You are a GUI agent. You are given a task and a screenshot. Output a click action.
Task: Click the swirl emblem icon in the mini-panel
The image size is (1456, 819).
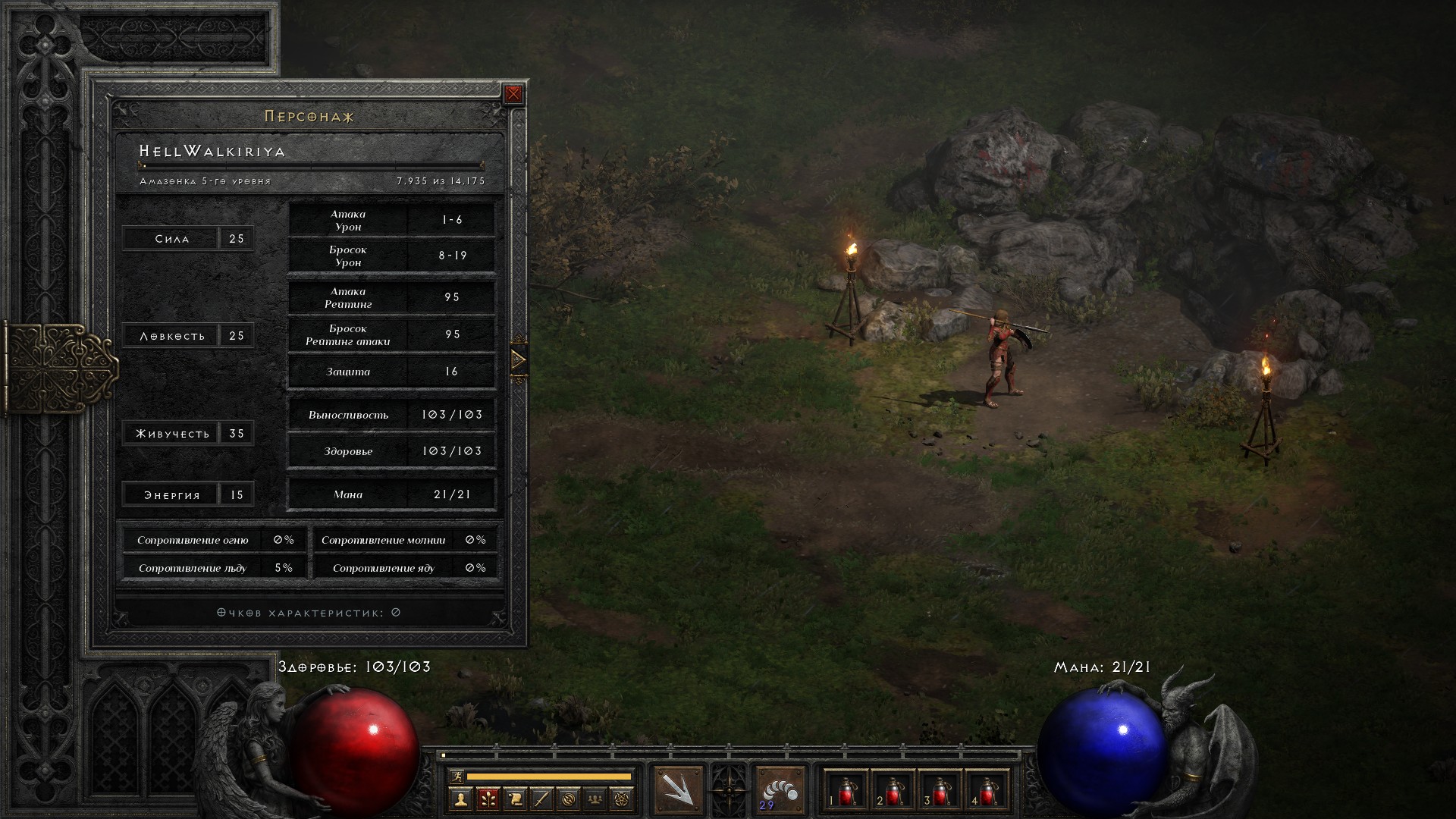[569, 799]
